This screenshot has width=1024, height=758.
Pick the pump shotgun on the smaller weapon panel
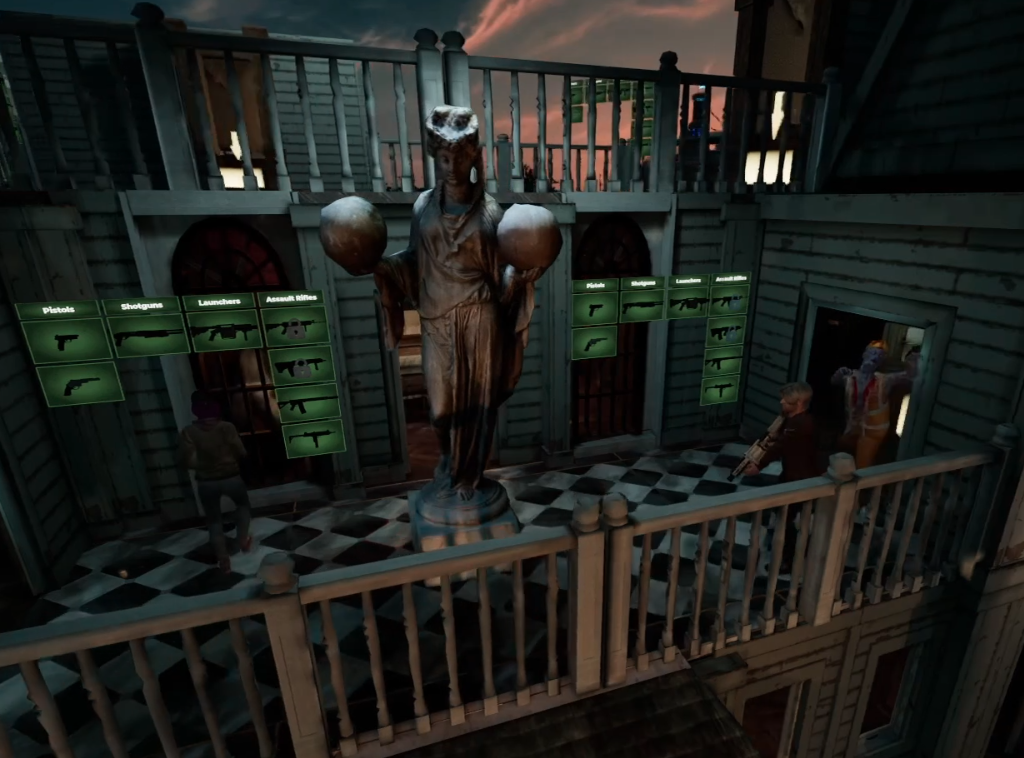click(641, 305)
